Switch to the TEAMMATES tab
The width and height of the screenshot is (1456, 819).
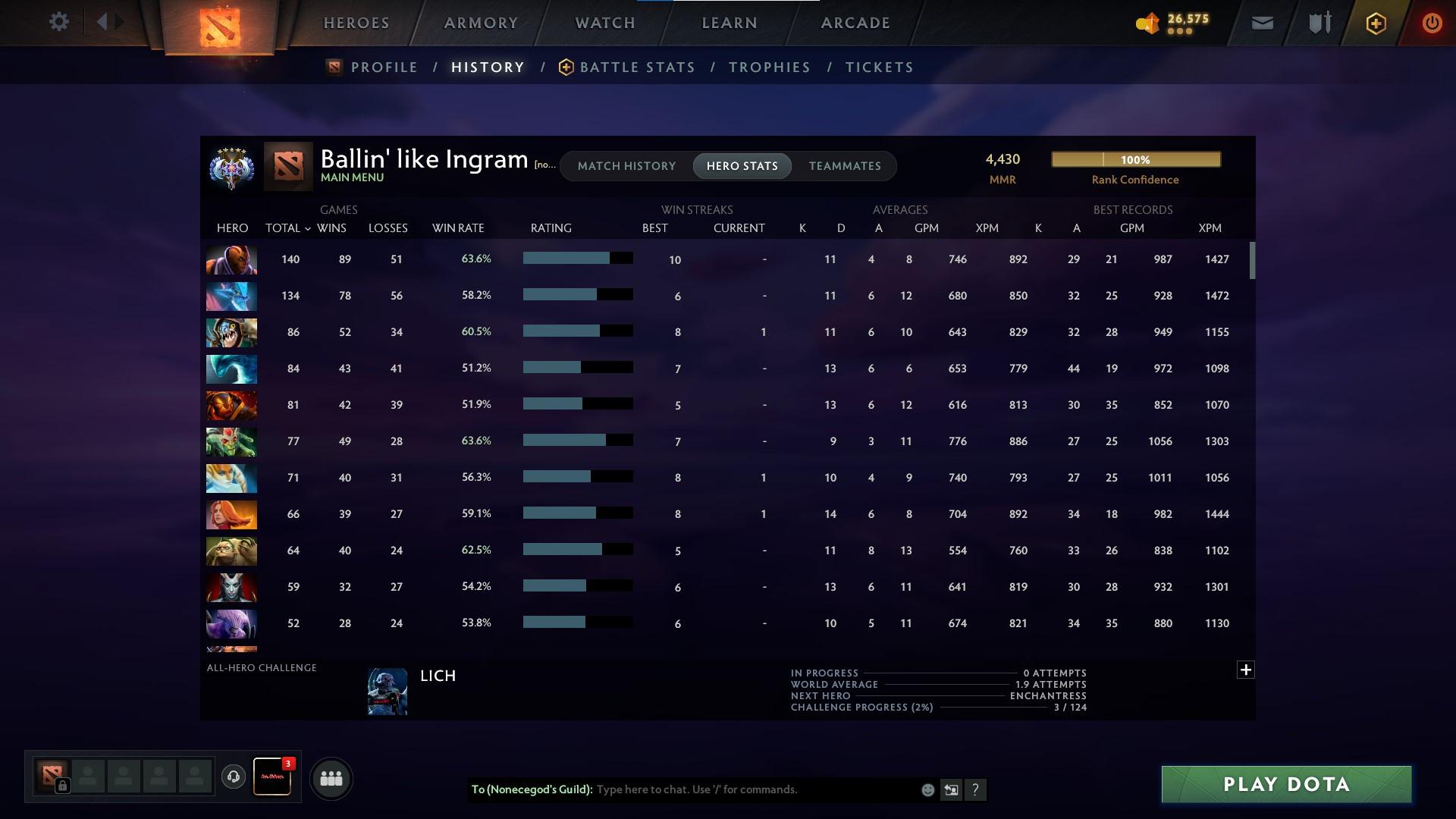(x=844, y=166)
